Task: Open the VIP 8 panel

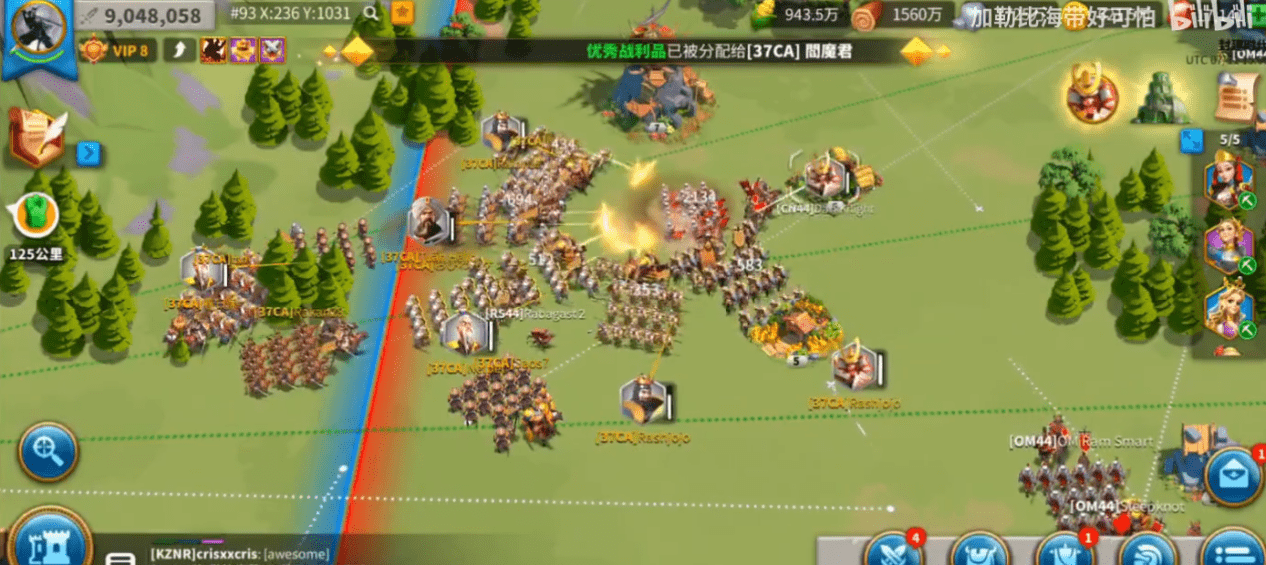Action: click(x=118, y=50)
